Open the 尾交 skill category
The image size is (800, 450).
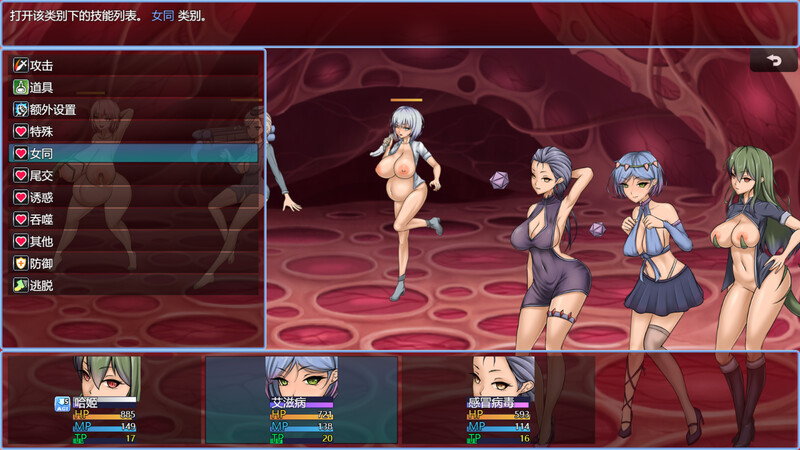tap(134, 175)
